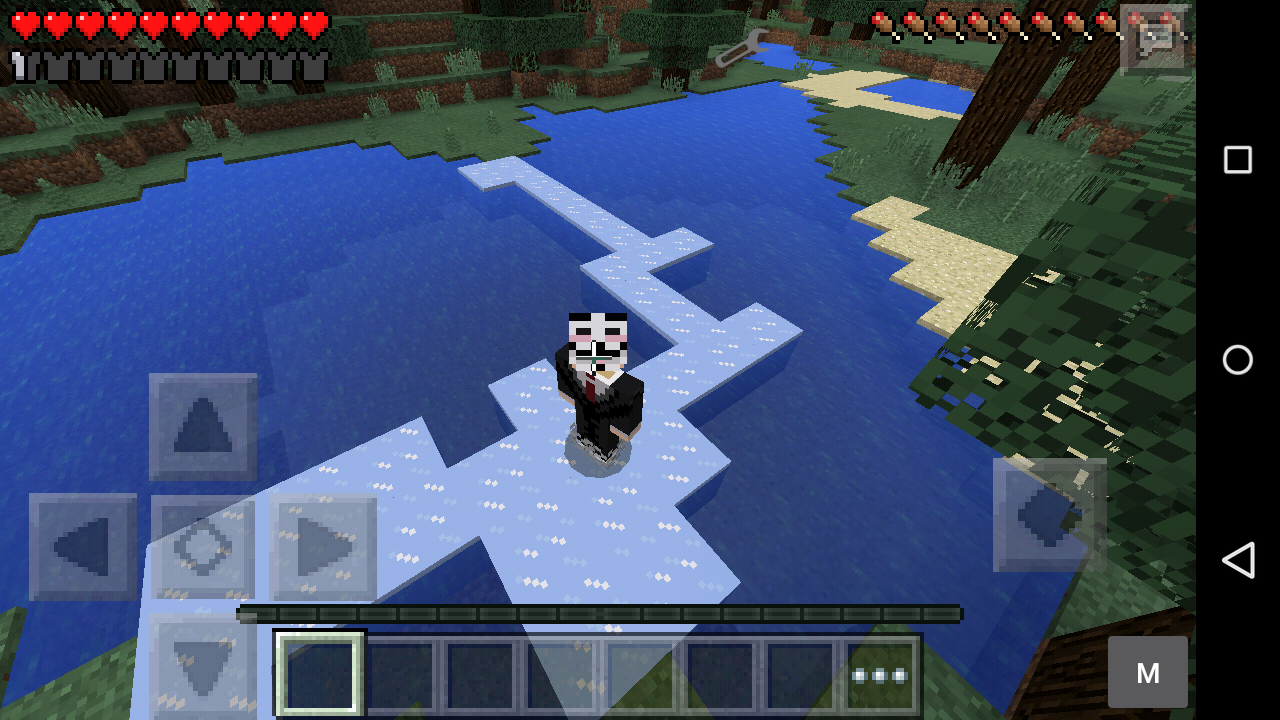Open the minimap/crafting icon in top right corner
1280x720 pixels.
[1152, 40]
